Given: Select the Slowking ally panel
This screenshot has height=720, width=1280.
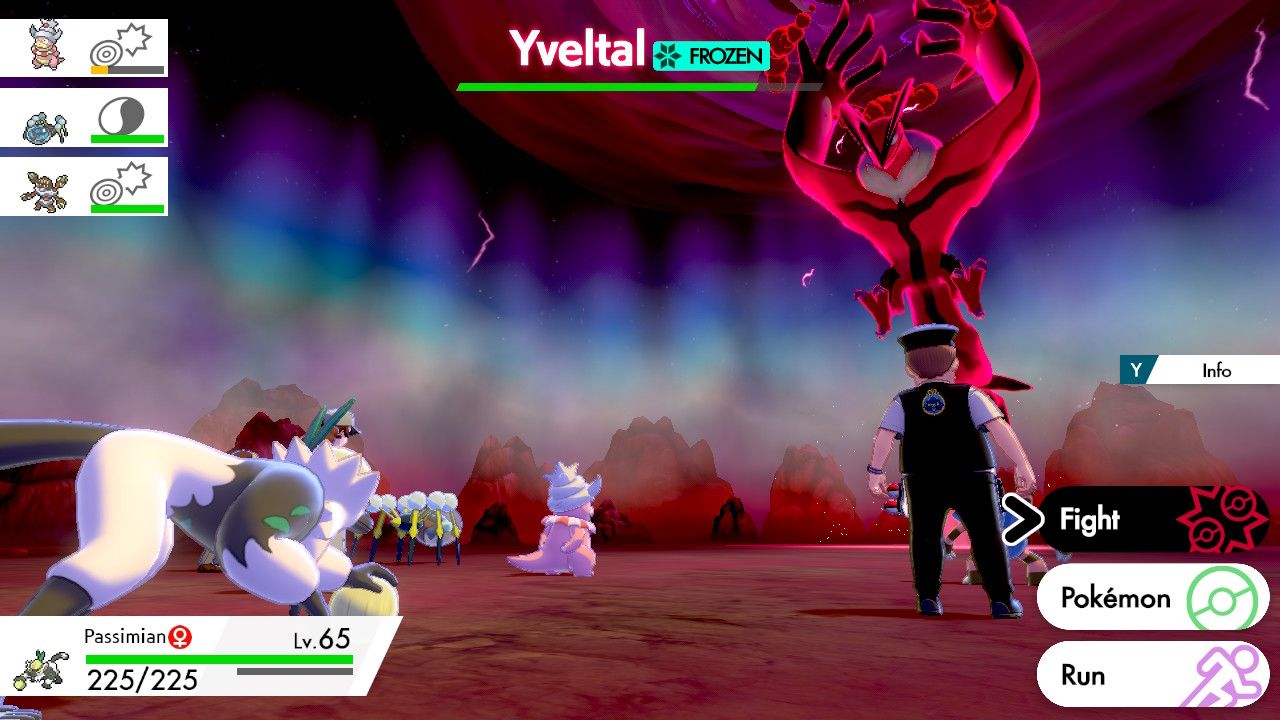Looking at the screenshot, I should [x=84, y=48].
